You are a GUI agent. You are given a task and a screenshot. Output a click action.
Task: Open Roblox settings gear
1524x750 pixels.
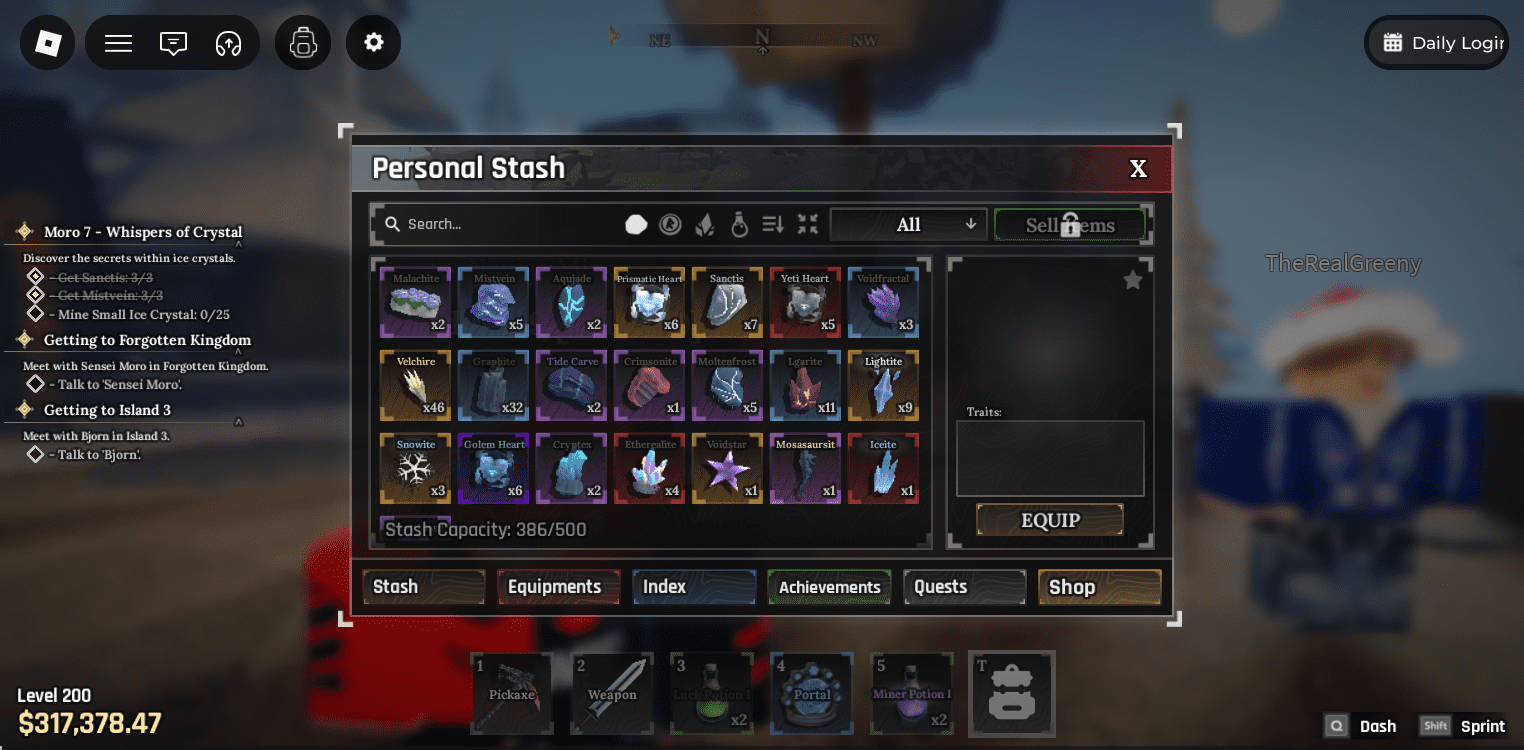click(x=373, y=42)
